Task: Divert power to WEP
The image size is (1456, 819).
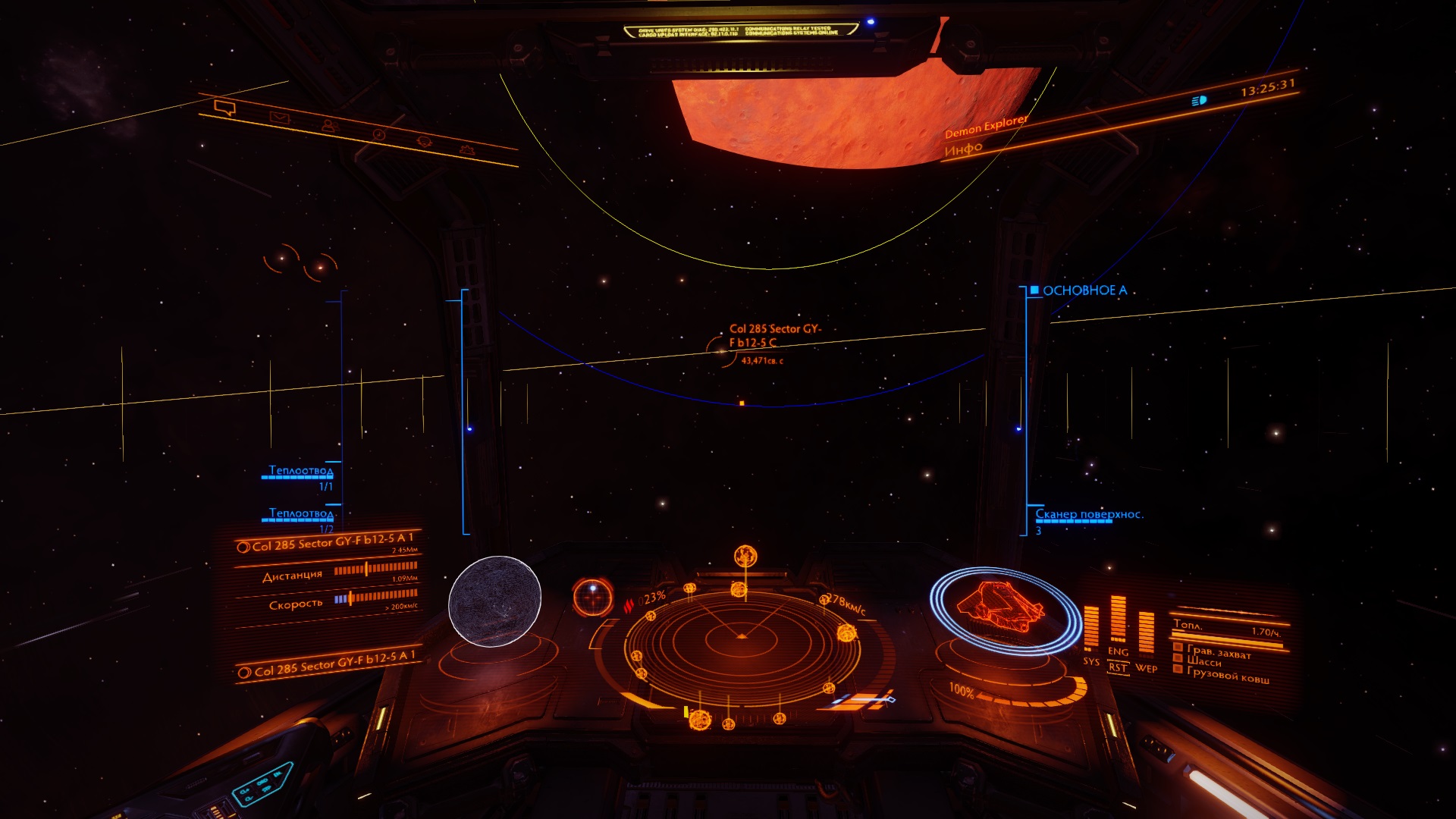Action: 1146,668
